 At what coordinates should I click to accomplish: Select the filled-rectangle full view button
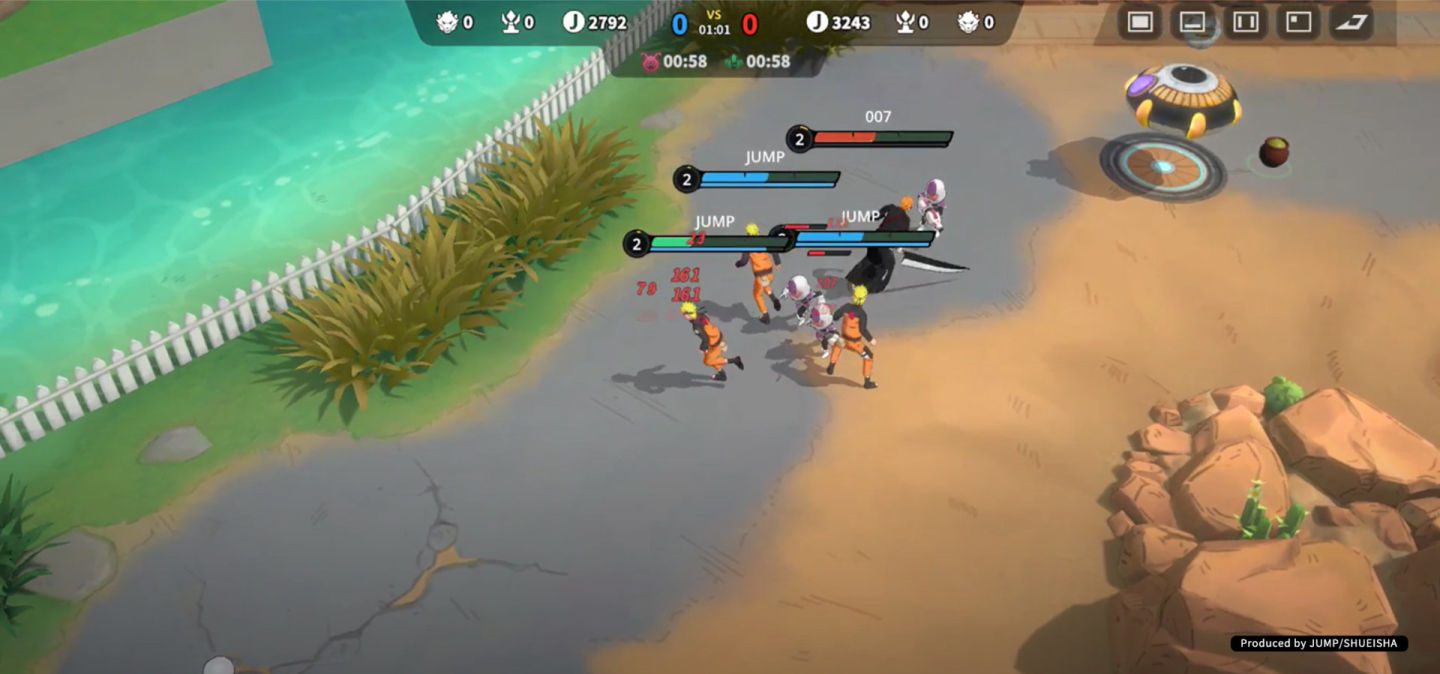[x=1140, y=22]
